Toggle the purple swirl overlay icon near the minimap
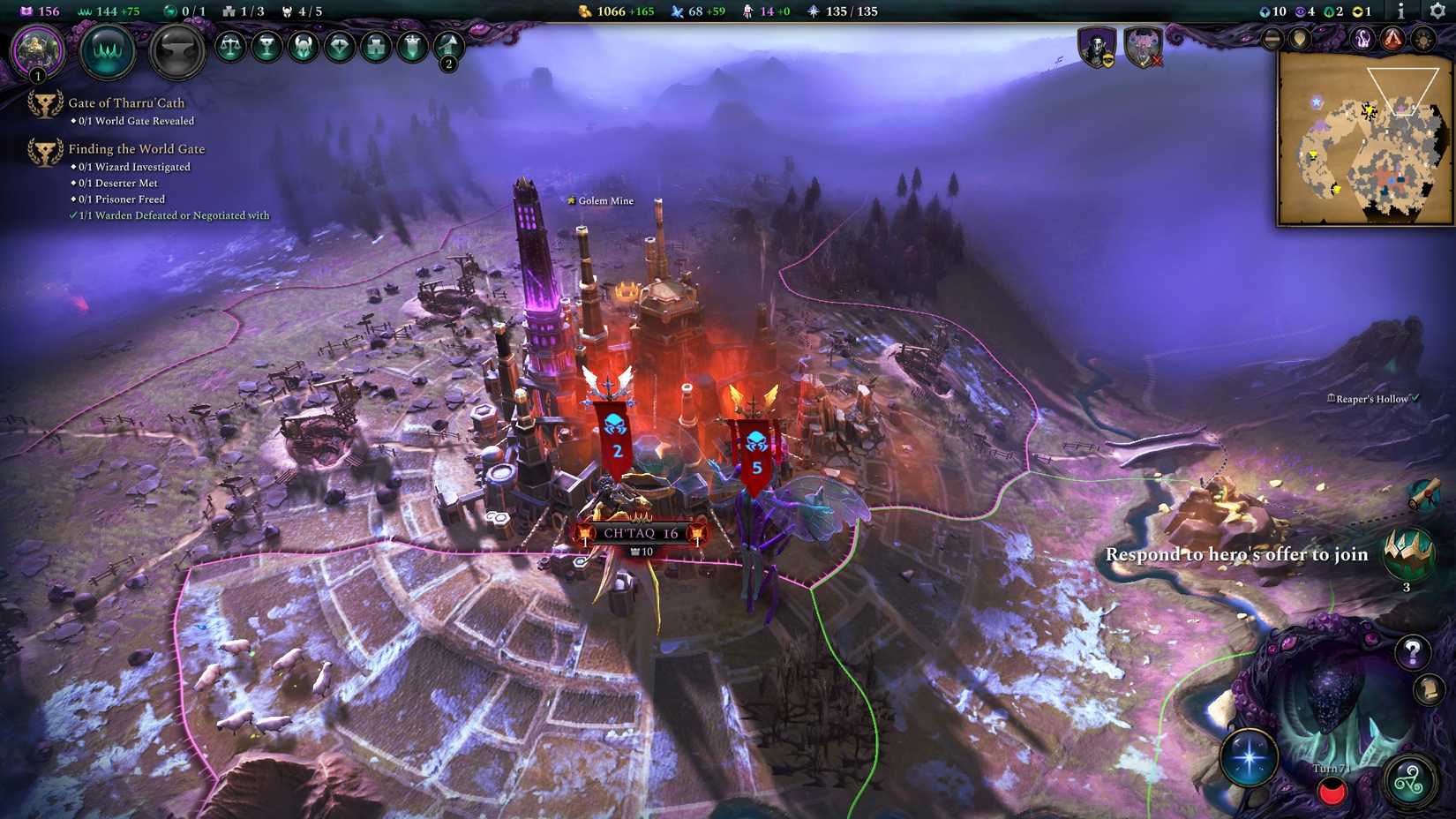Image resolution: width=1456 pixels, height=819 pixels. tap(1364, 38)
